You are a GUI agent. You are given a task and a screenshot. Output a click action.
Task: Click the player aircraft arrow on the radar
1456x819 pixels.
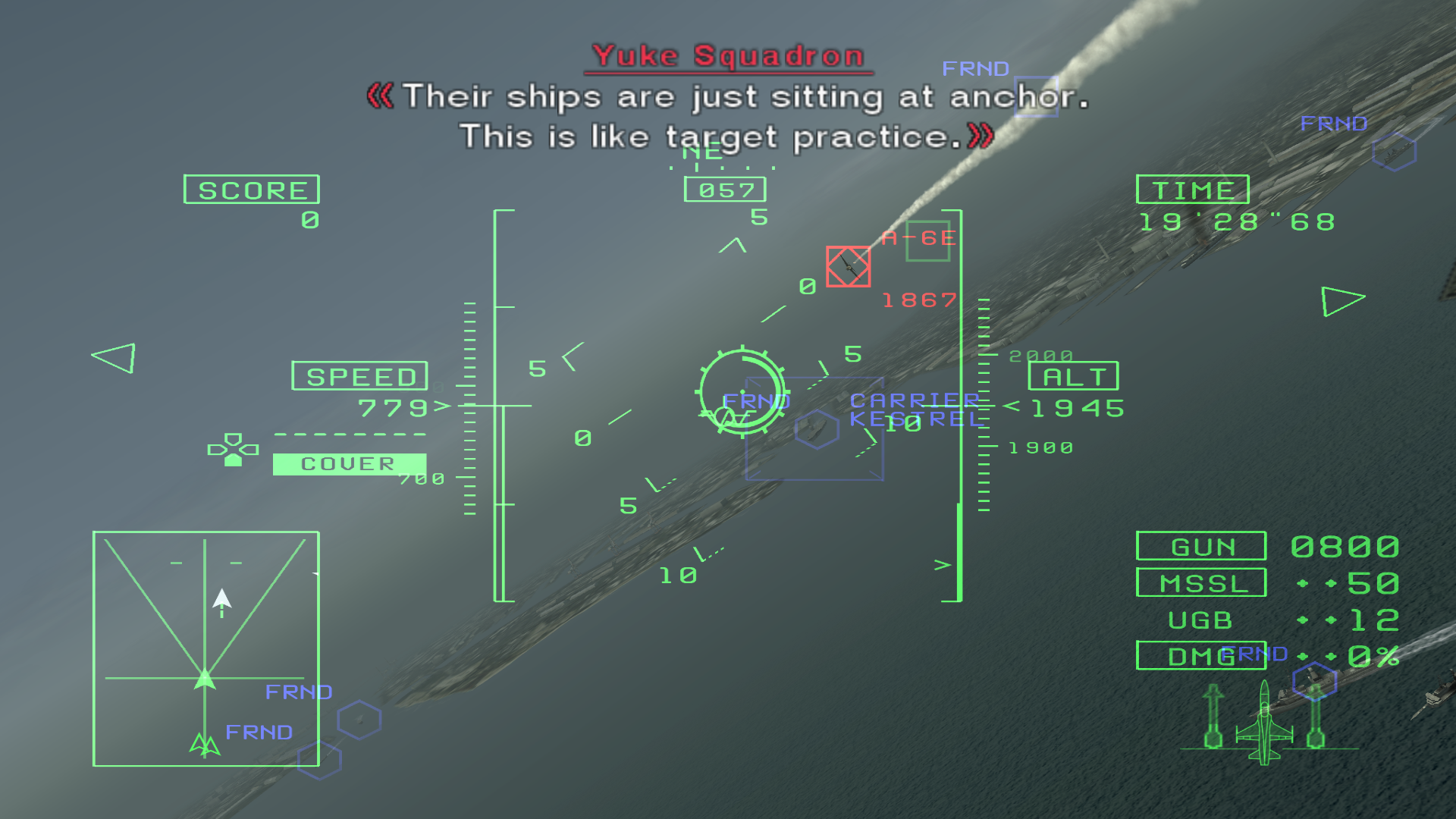204,677
